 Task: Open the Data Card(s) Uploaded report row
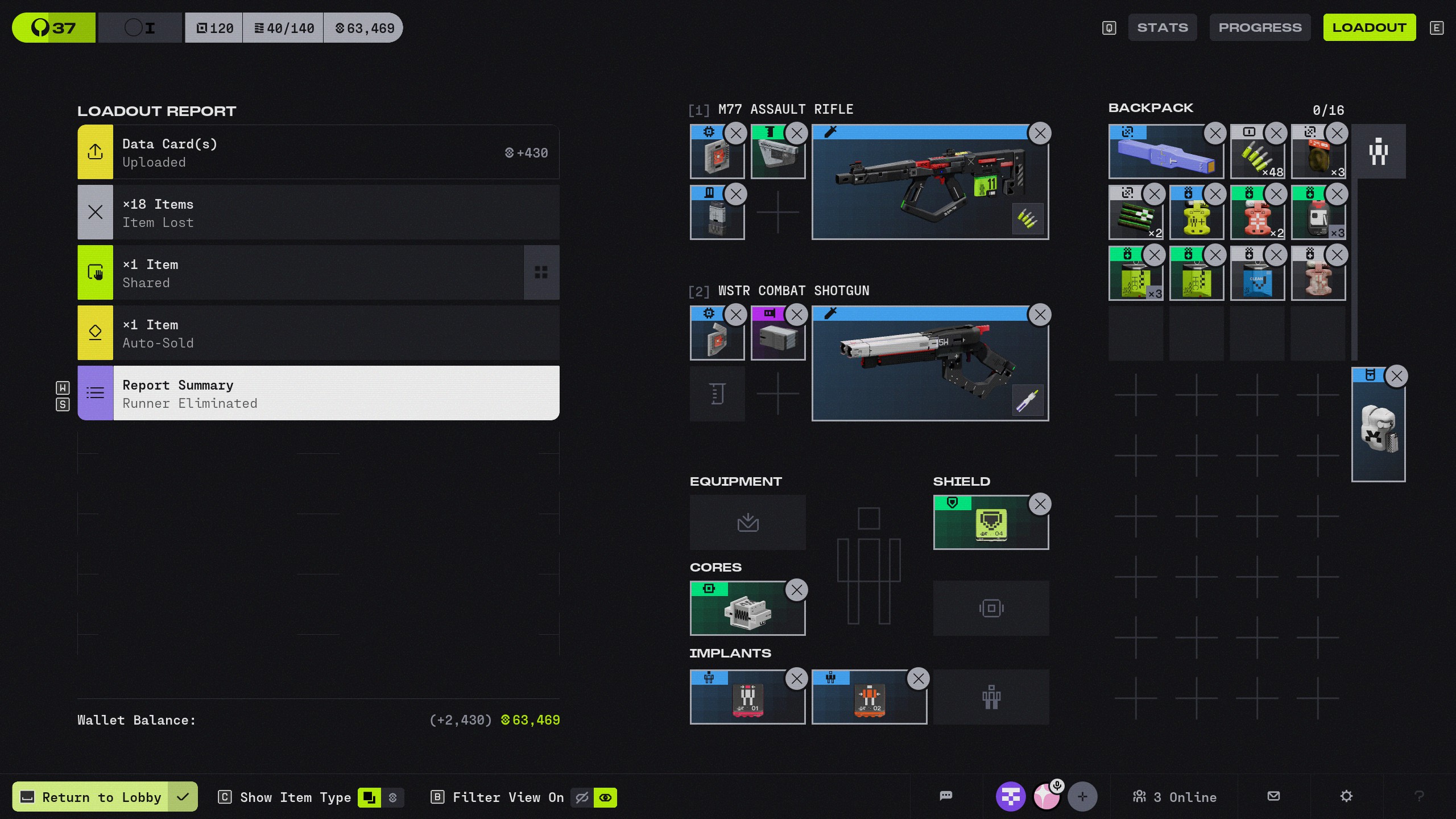[318, 152]
